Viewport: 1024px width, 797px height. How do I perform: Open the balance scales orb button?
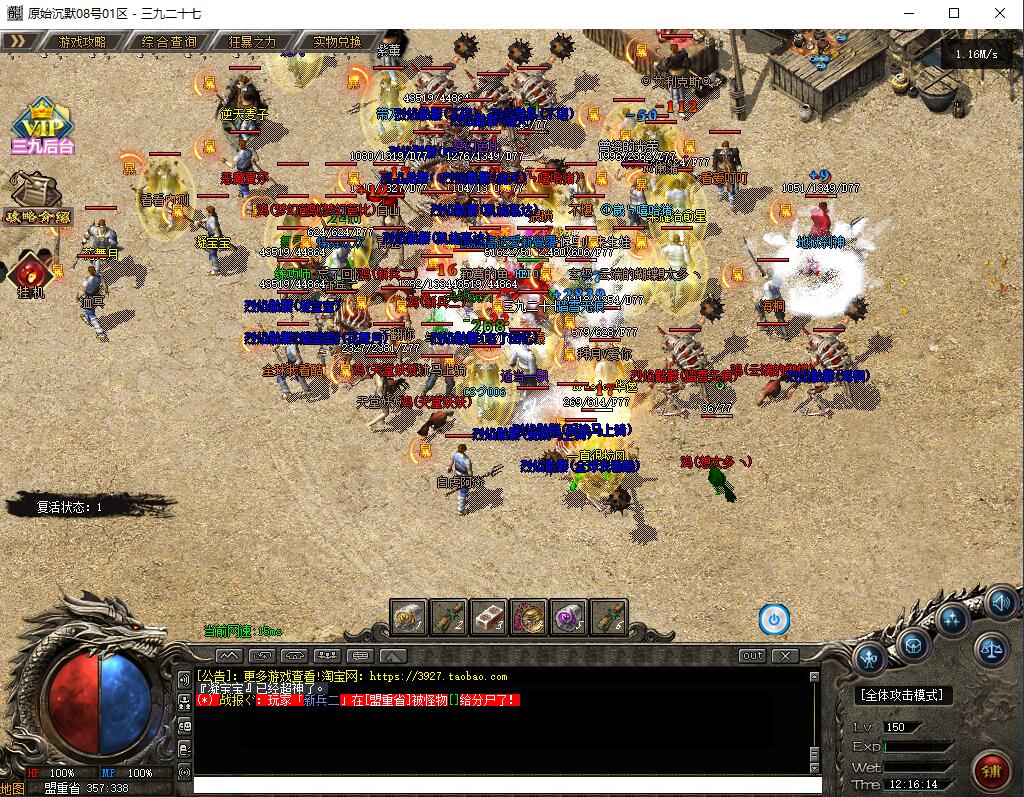(990, 649)
